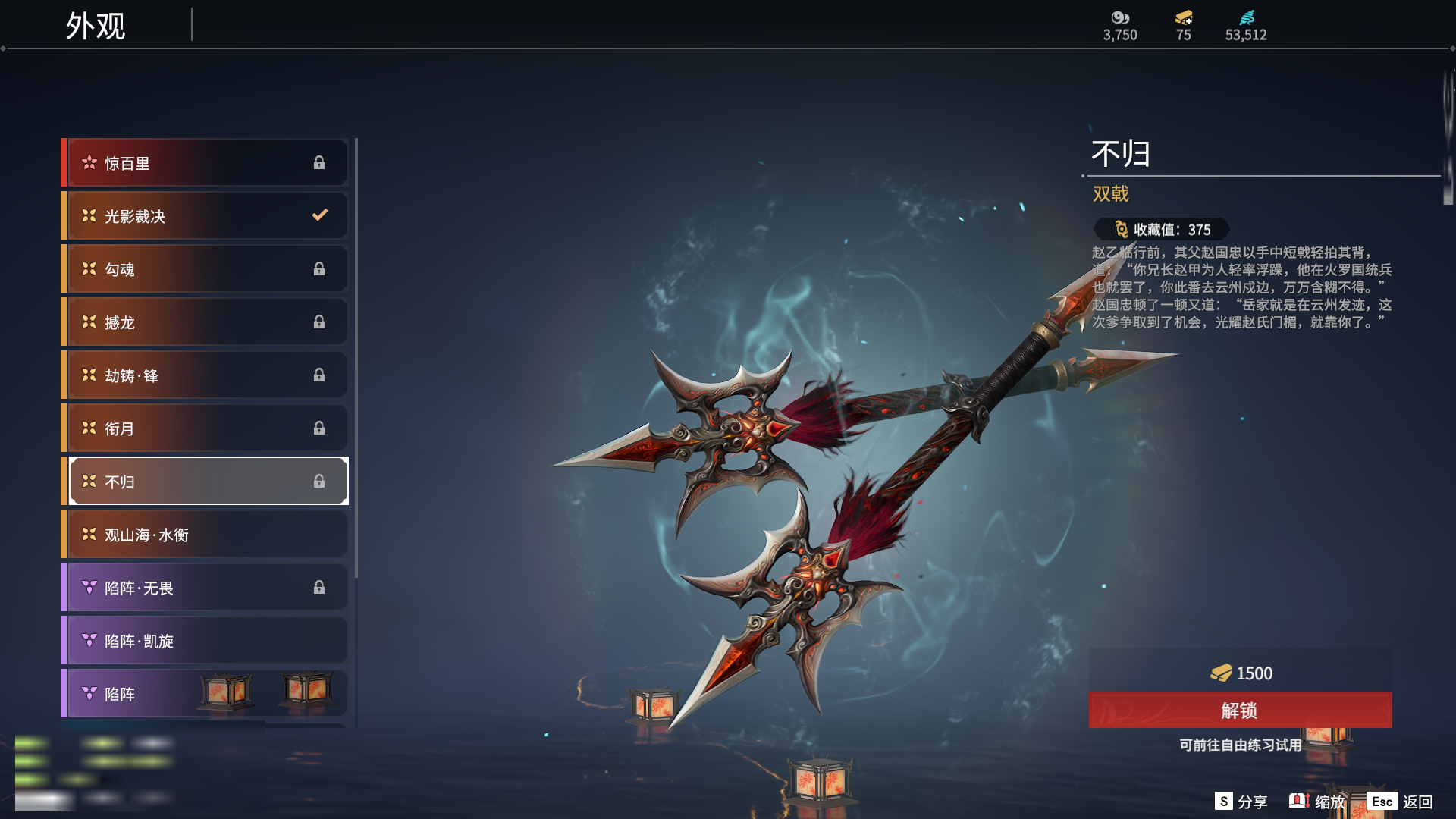
Task: Choose the 观山海·水衡 skin
Action: tap(206, 535)
